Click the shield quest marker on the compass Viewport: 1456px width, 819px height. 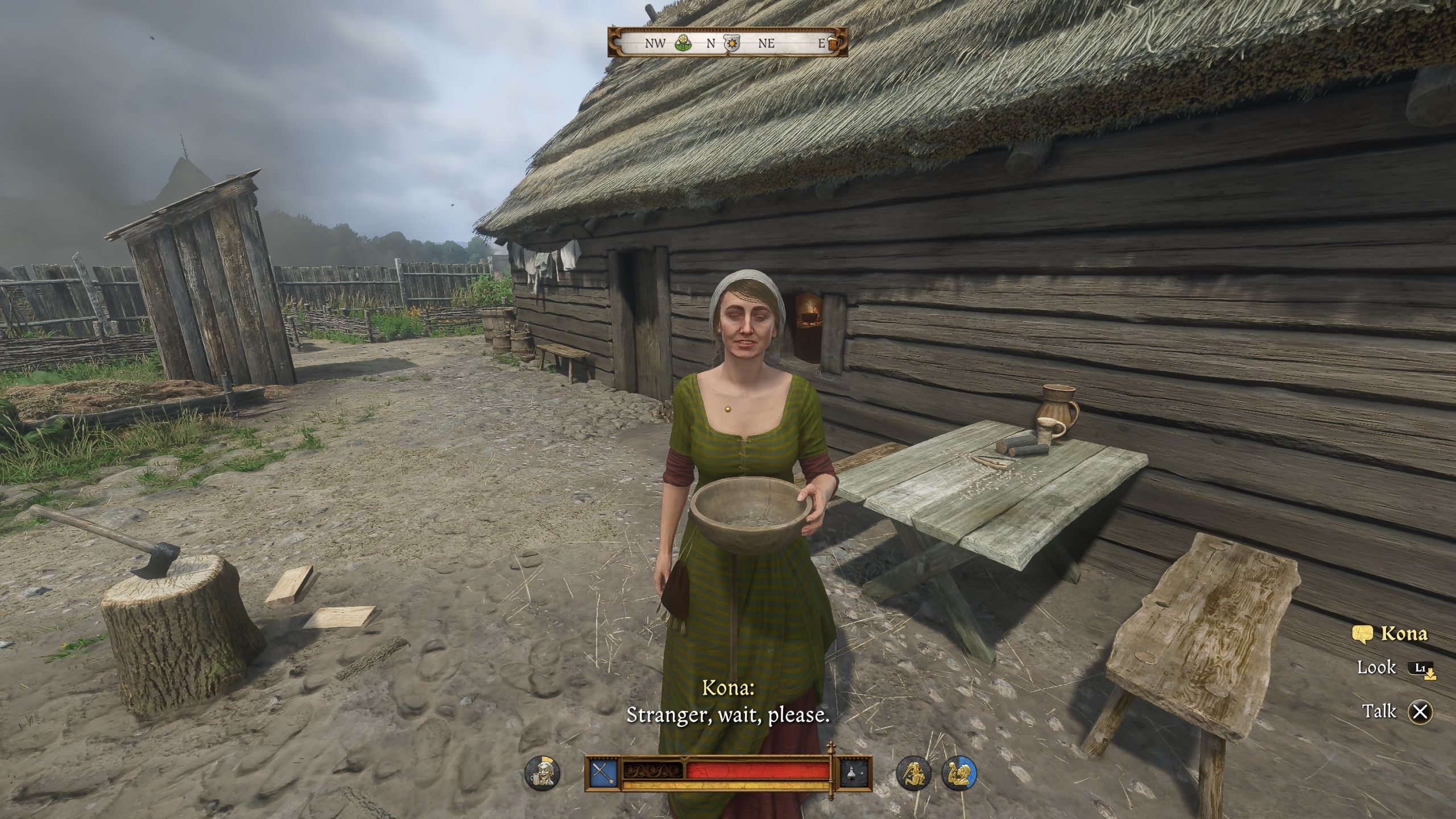pos(732,43)
